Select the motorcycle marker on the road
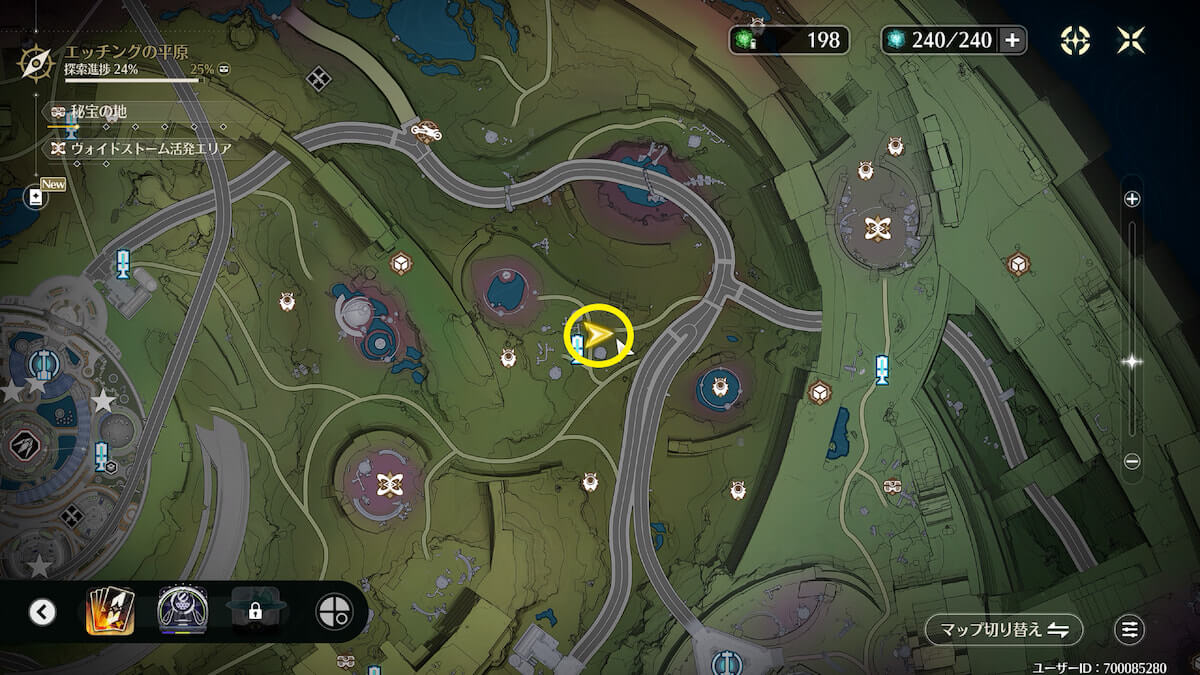The height and width of the screenshot is (675, 1200). pyautogui.click(x=427, y=129)
